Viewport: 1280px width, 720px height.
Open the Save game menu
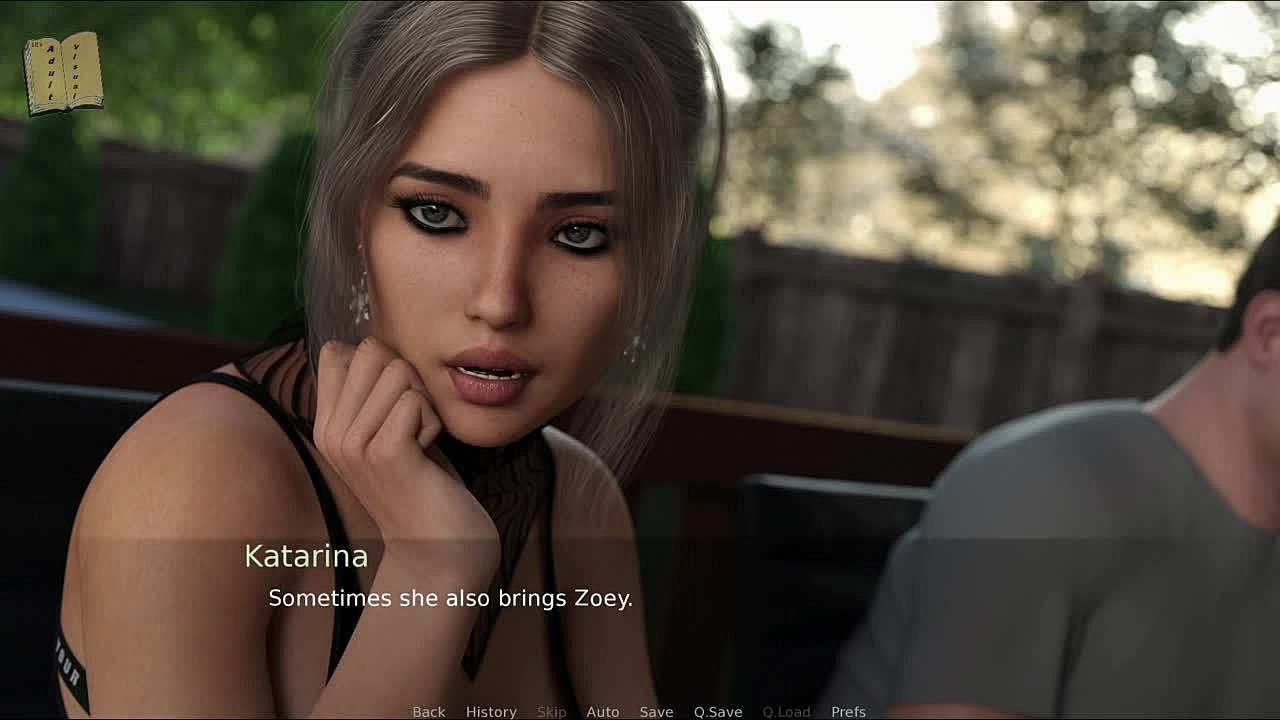(x=656, y=711)
